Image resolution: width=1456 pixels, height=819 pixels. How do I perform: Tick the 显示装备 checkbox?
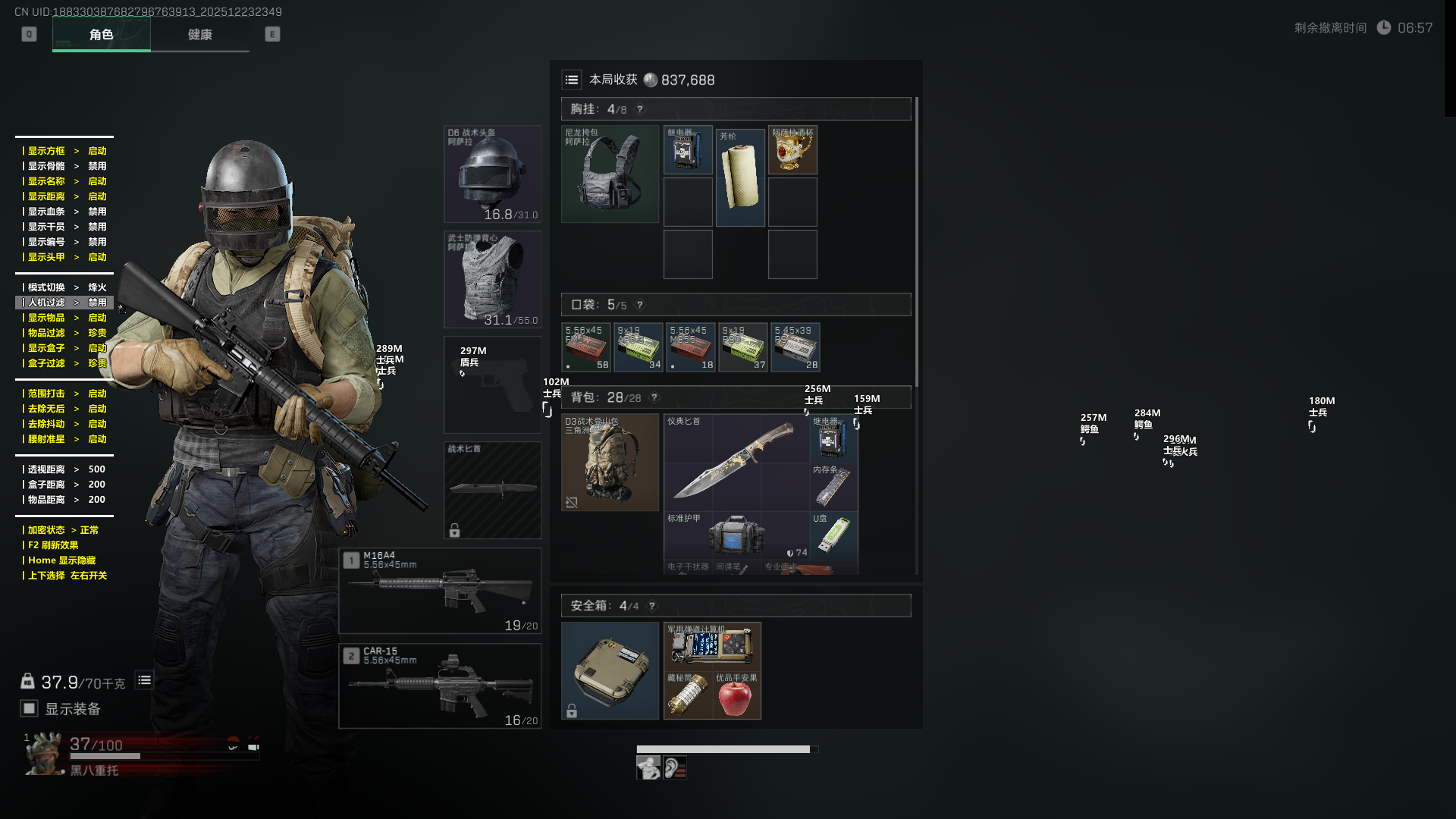[30, 708]
